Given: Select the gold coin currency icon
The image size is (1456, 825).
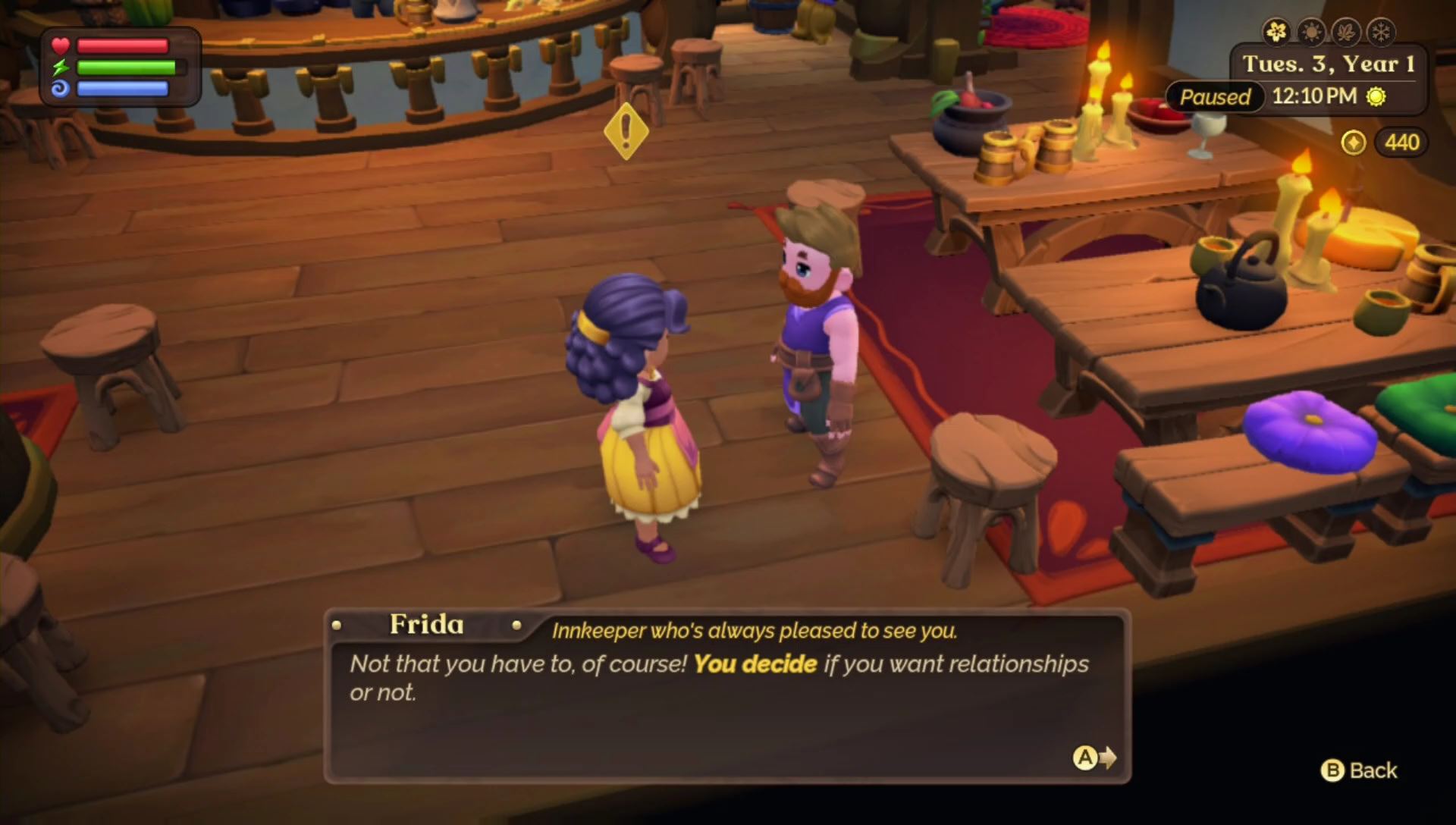Looking at the screenshot, I should (x=1355, y=143).
